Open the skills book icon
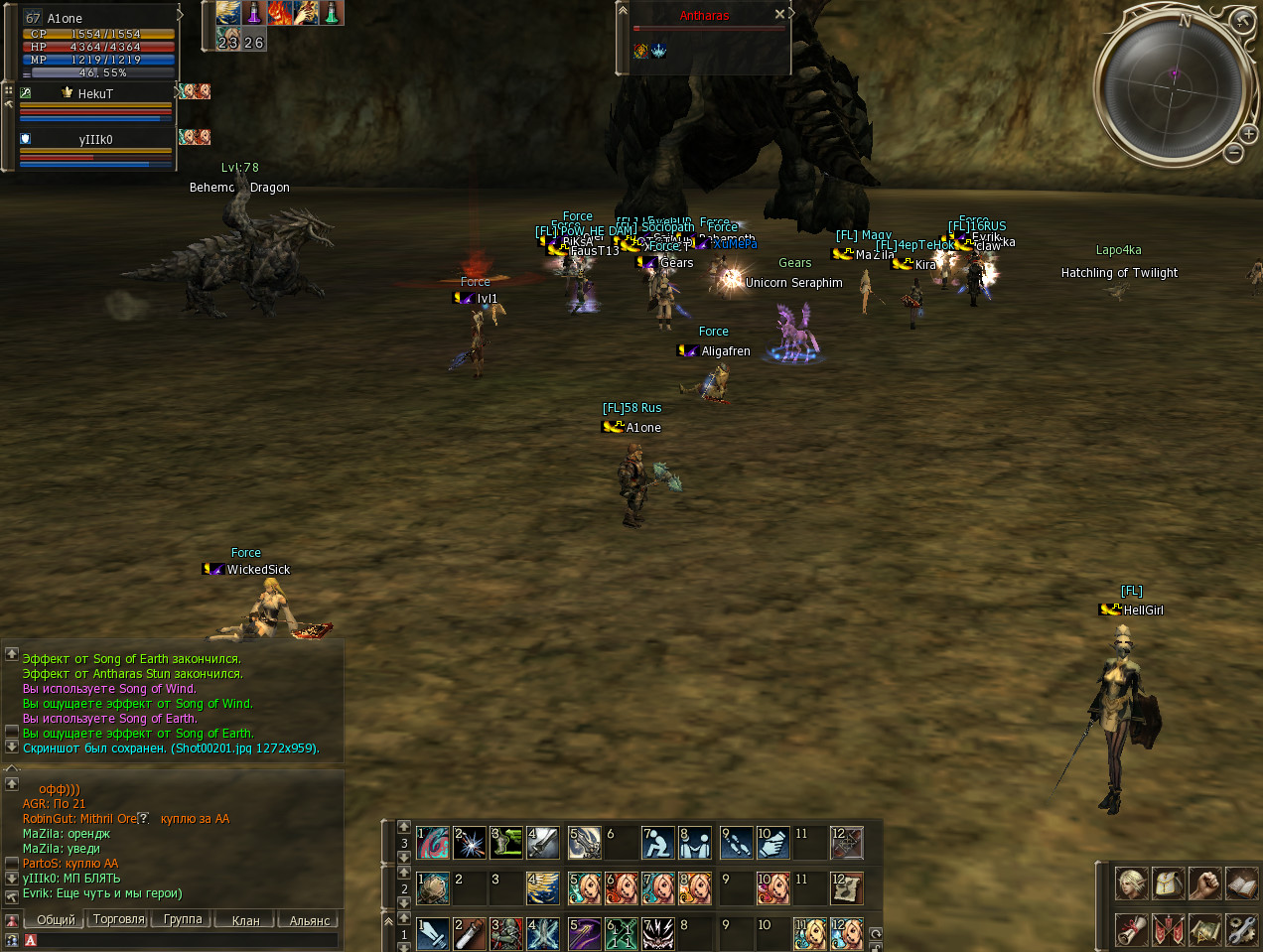The height and width of the screenshot is (952, 1263). 1242,883
